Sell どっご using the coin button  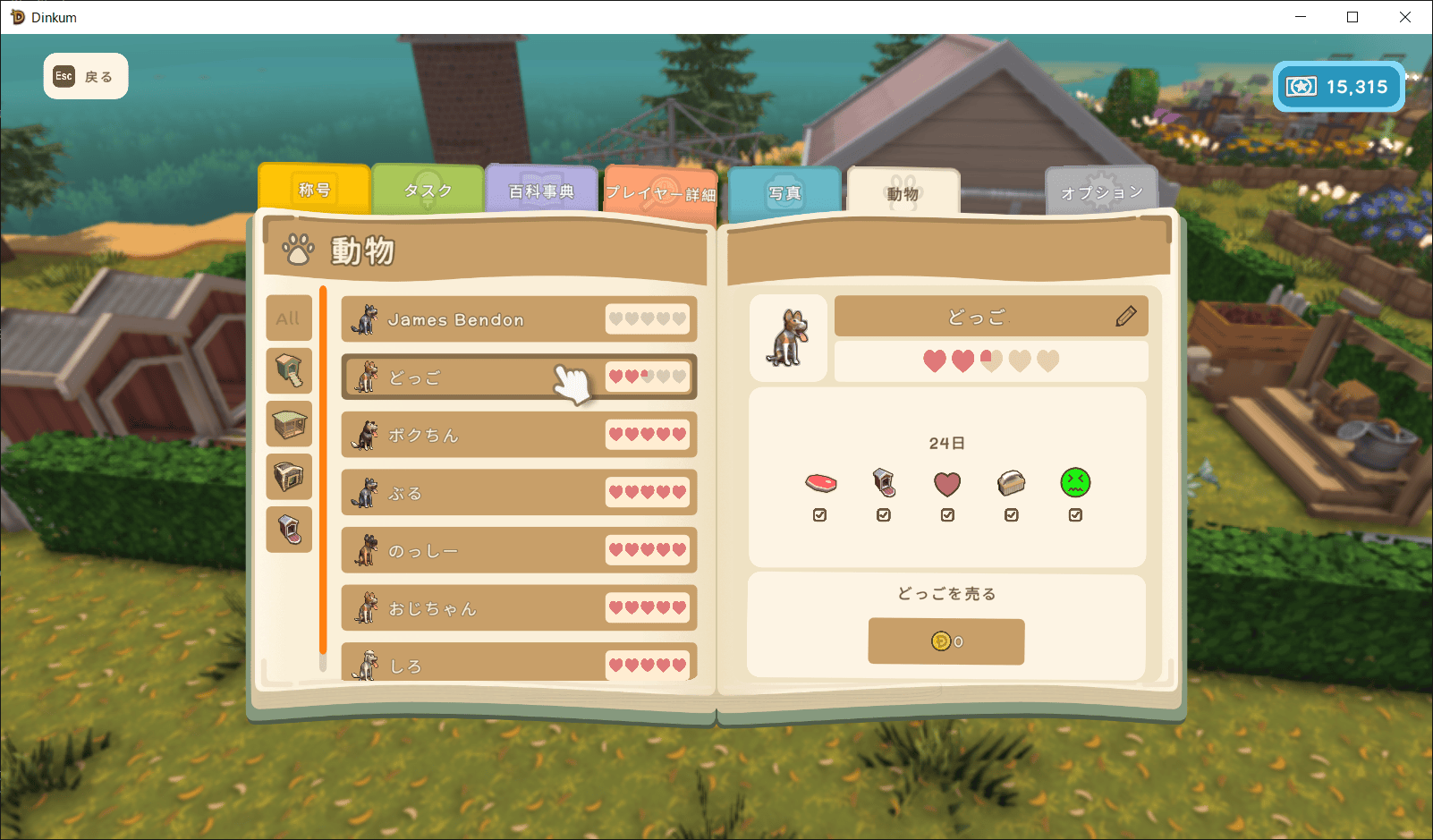[945, 641]
